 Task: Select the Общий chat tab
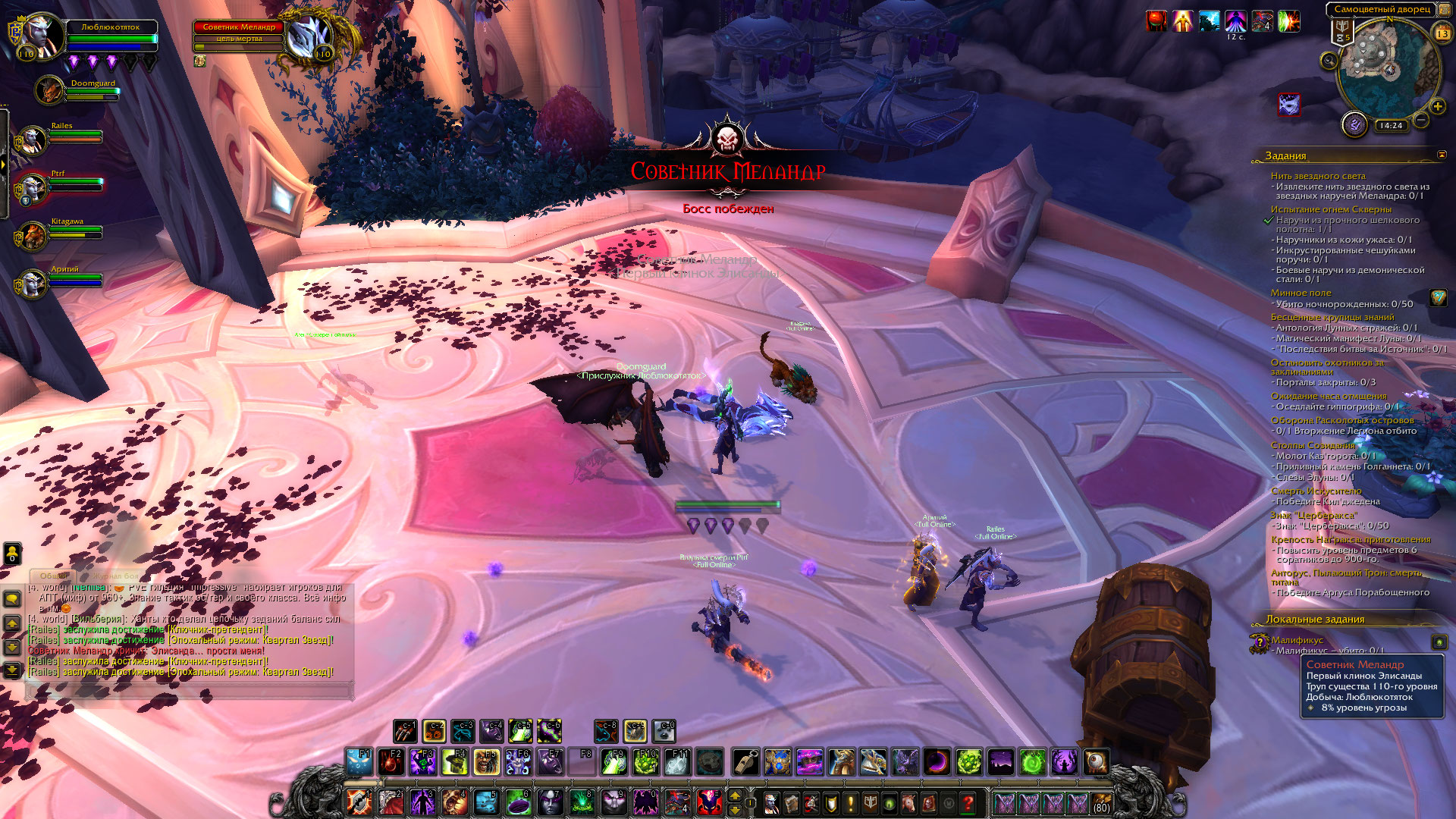[53, 576]
